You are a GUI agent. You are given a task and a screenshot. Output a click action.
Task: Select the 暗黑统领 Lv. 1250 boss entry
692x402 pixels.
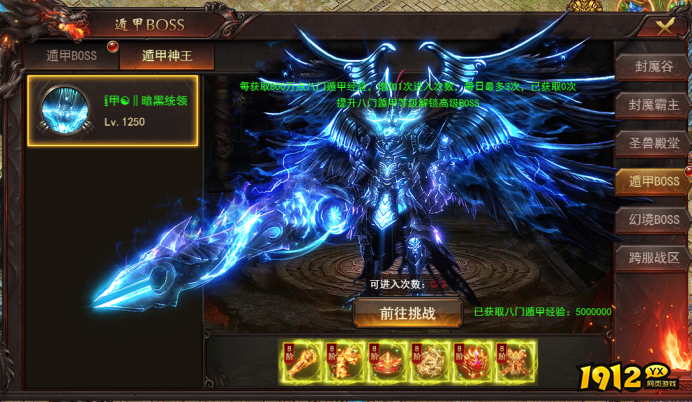(x=113, y=110)
